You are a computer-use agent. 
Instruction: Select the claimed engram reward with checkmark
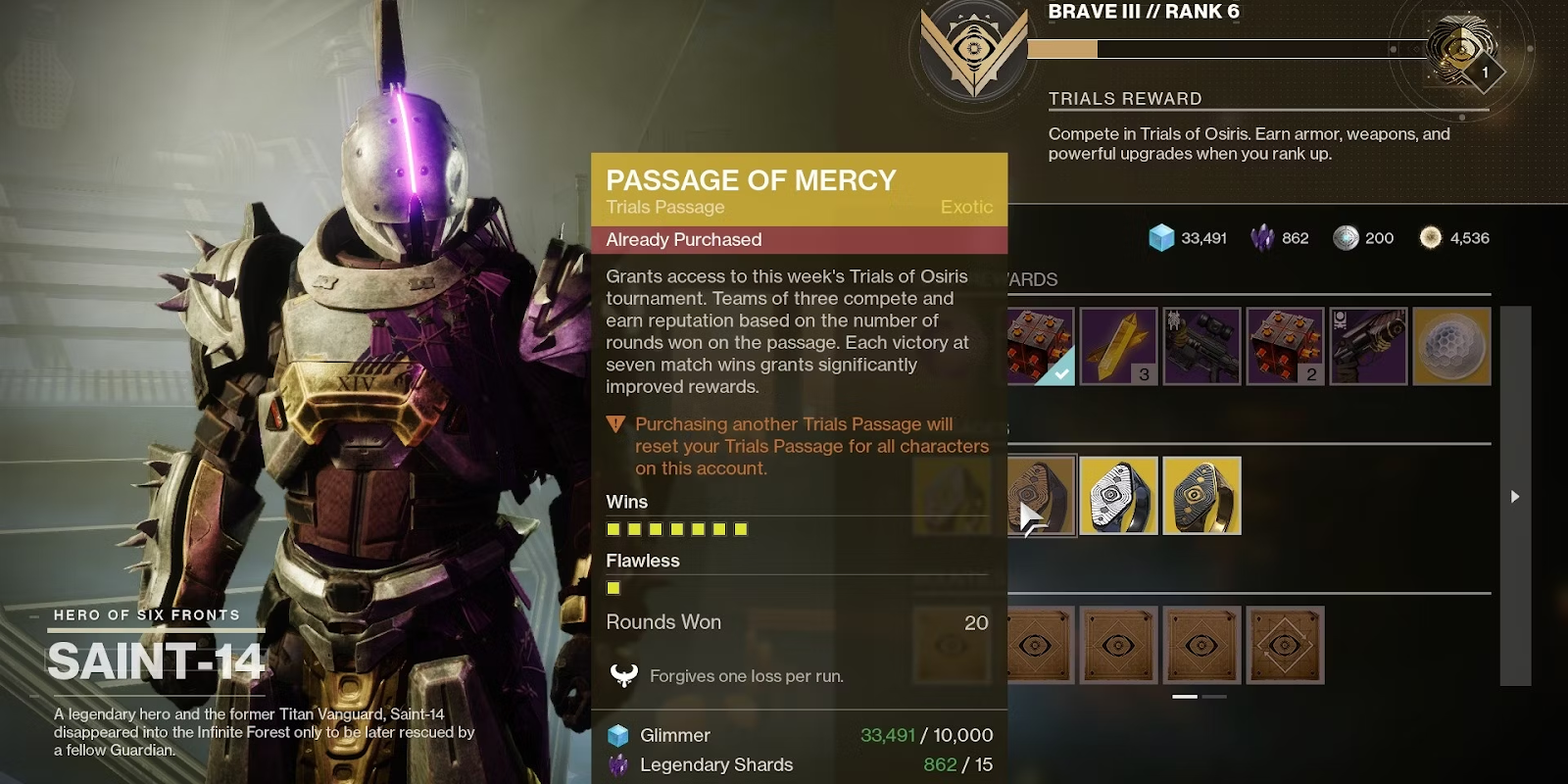coord(1042,346)
